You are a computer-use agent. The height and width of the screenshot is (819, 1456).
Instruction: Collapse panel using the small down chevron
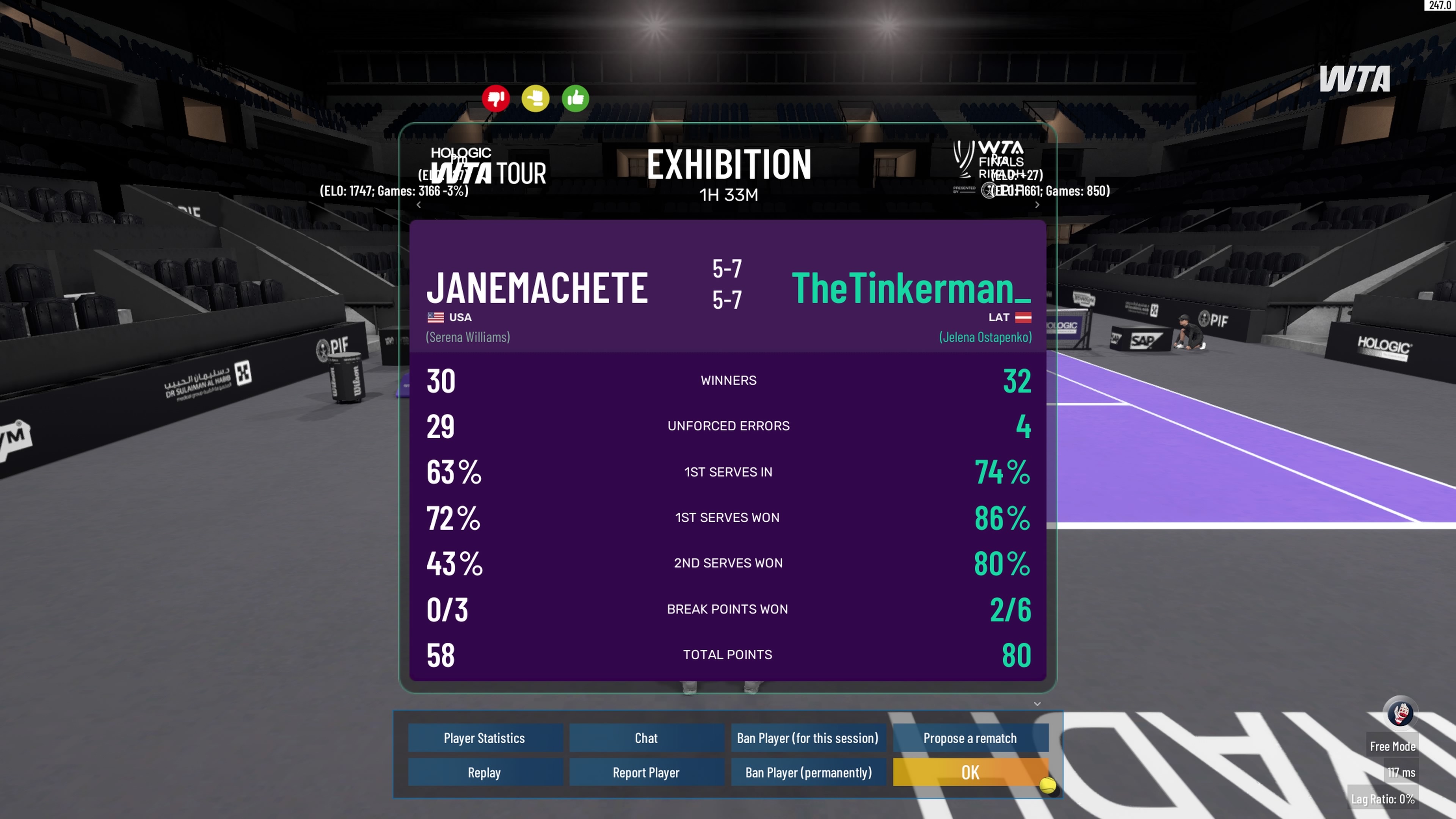point(1037,704)
